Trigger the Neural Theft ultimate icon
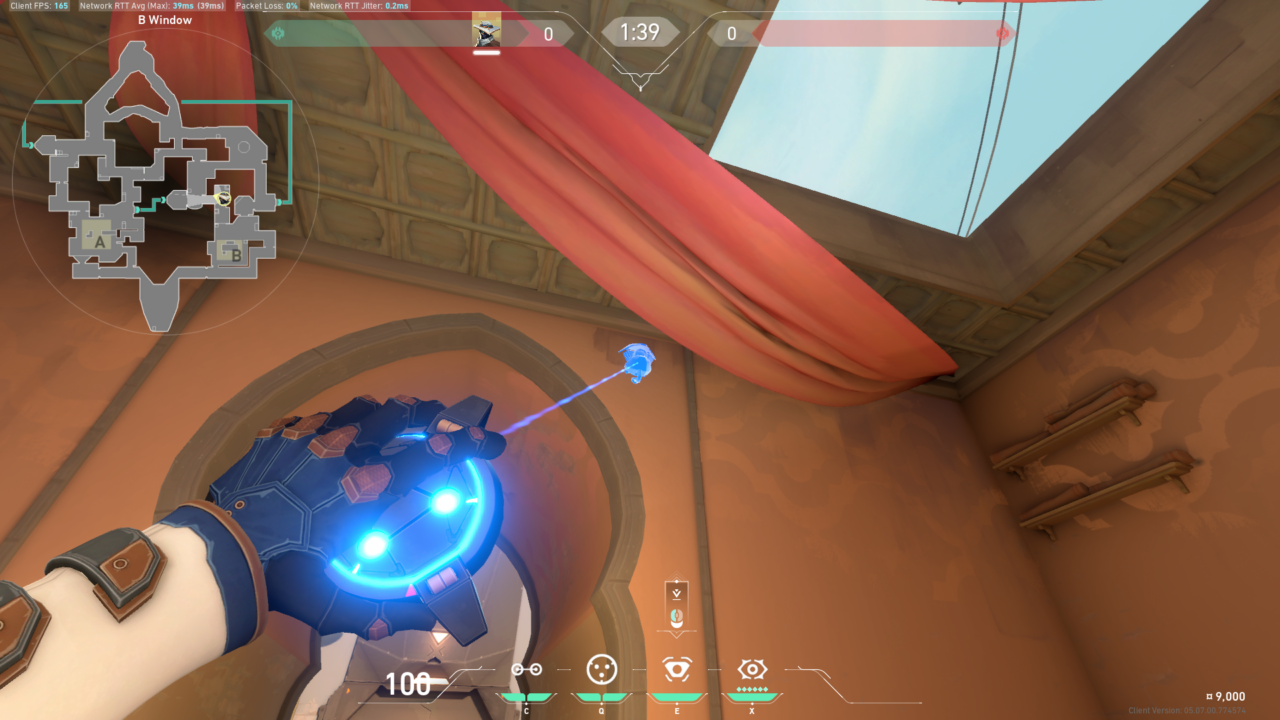 pos(751,669)
